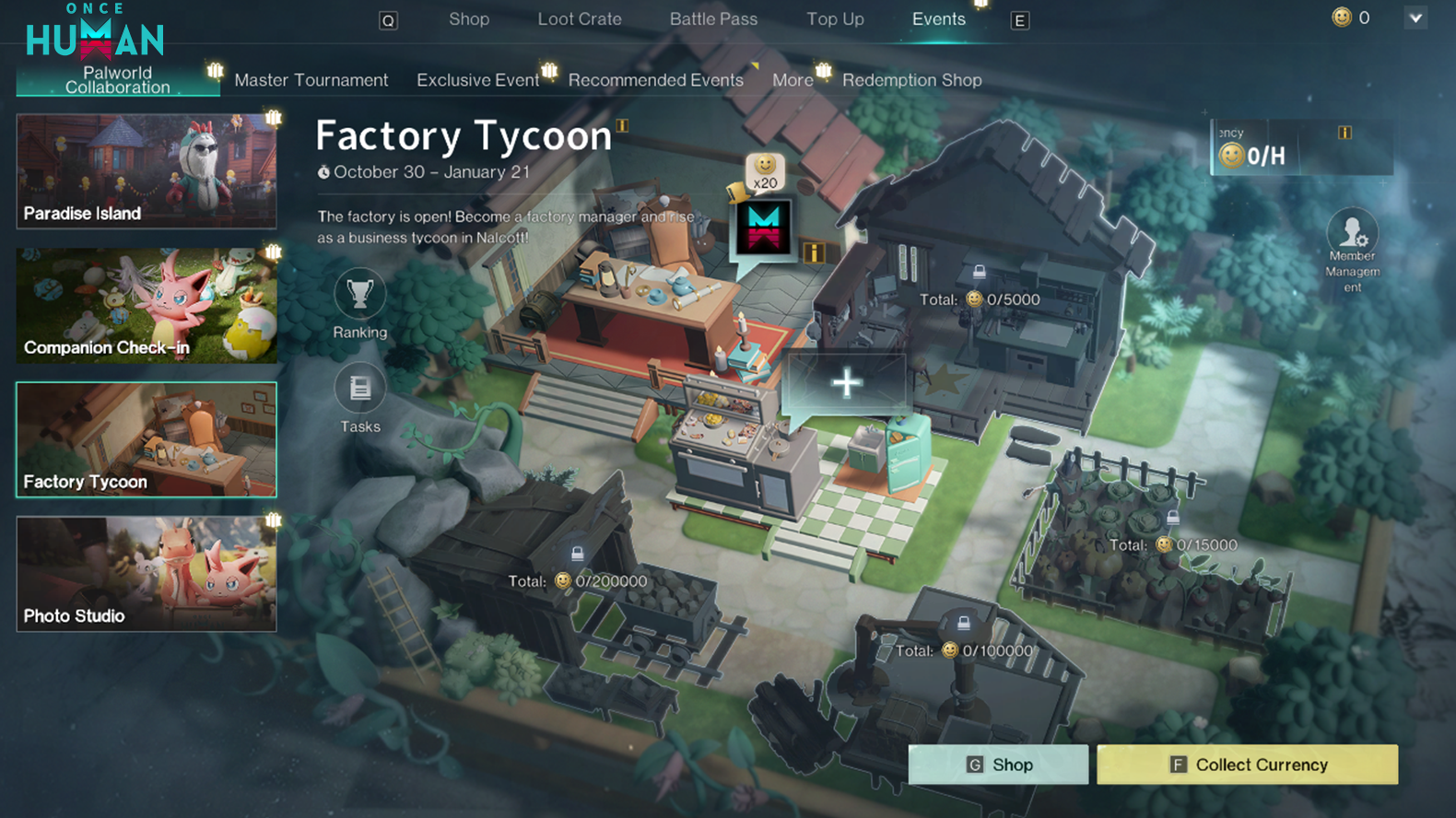Open the Q previous-page navigation control
This screenshot has height=818, width=1456.
point(387,18)
